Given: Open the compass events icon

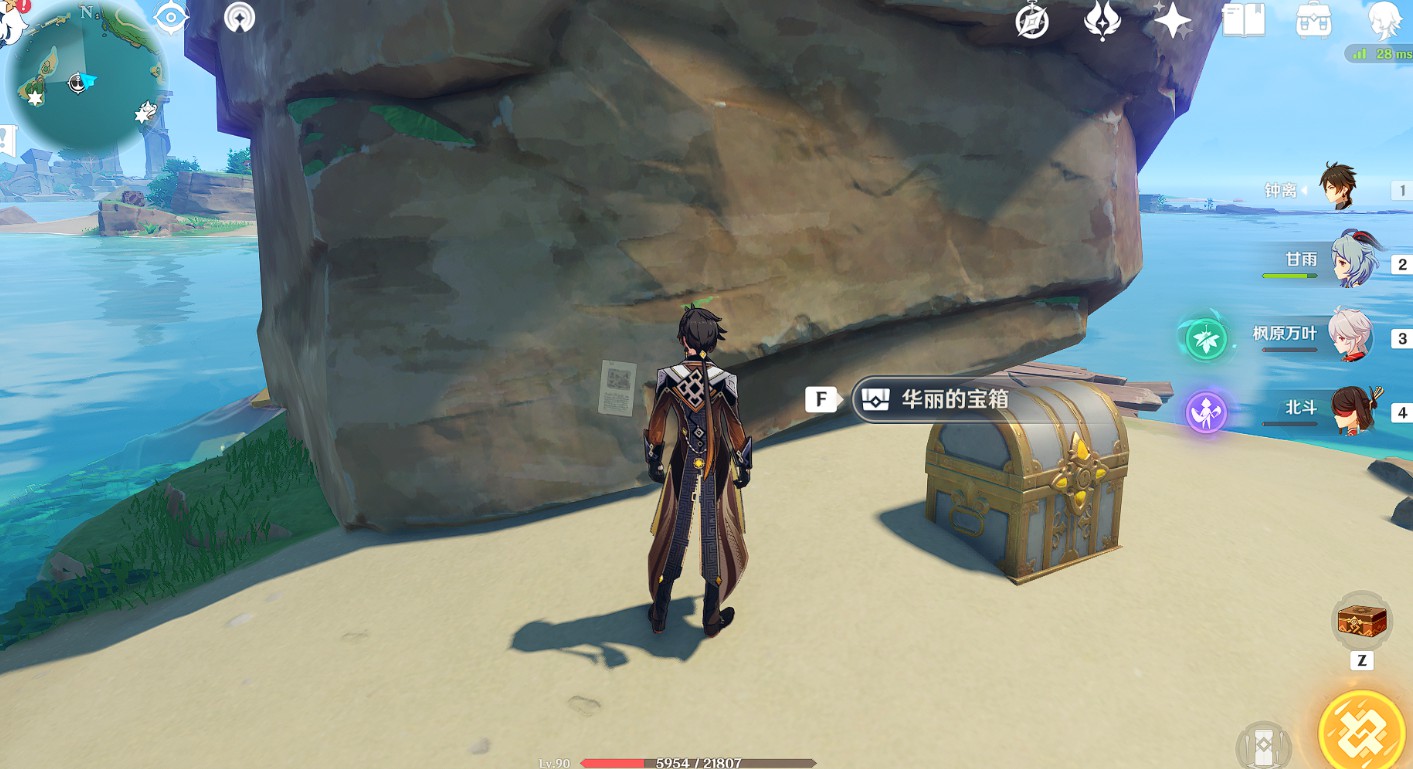Looking at the screenshot, I should 1031,21.
